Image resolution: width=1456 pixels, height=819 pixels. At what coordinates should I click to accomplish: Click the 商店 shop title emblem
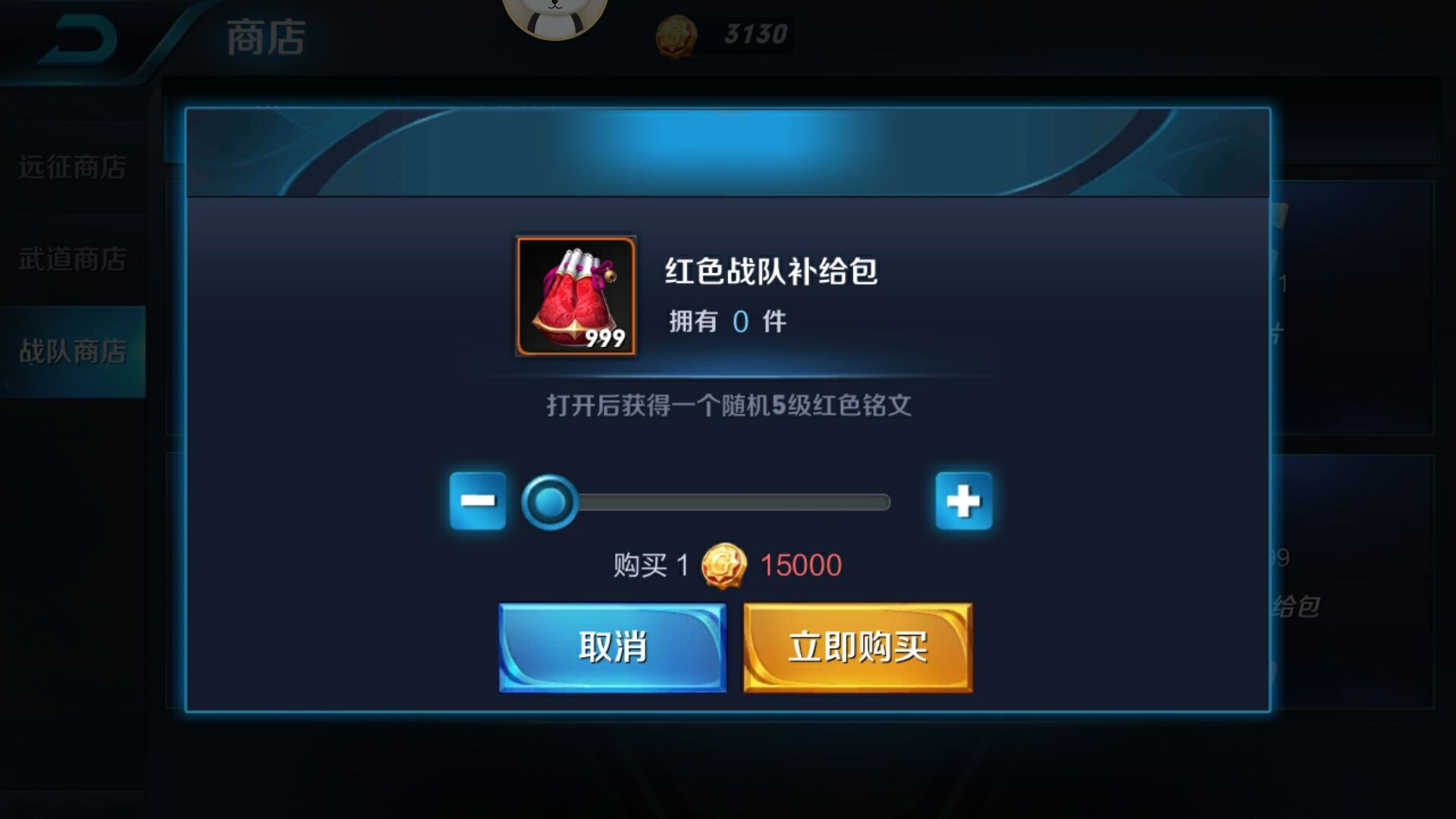(265, 38)
